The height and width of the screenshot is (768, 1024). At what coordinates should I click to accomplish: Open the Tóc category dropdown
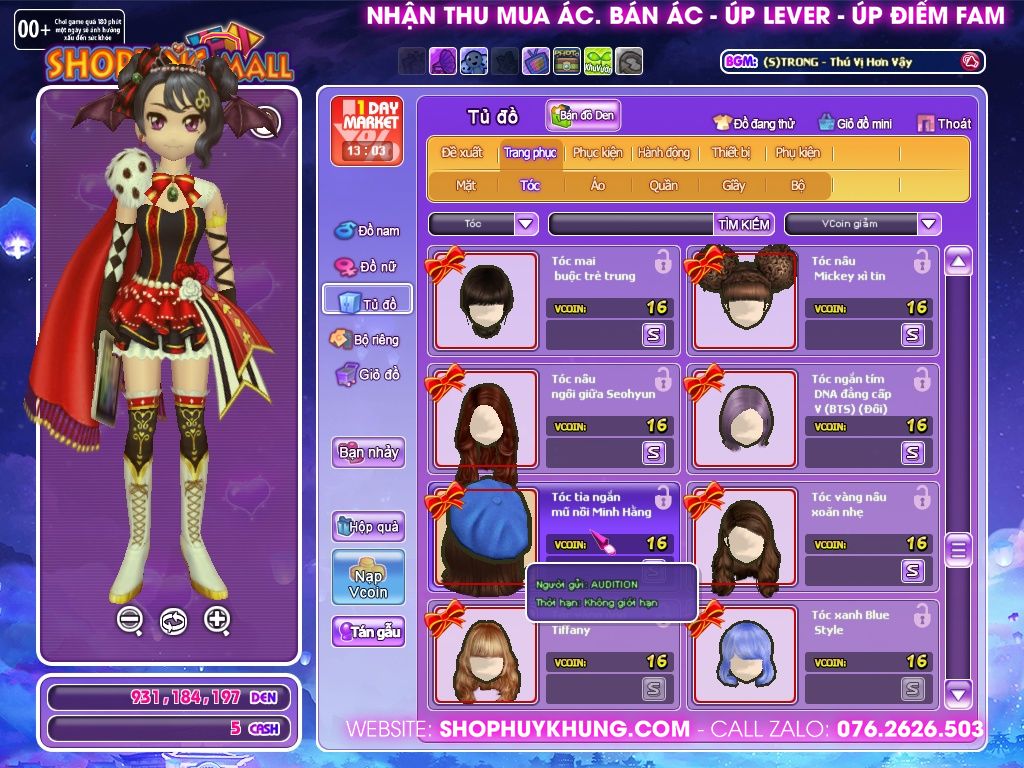pyautogui.click(x=527, y=224)
